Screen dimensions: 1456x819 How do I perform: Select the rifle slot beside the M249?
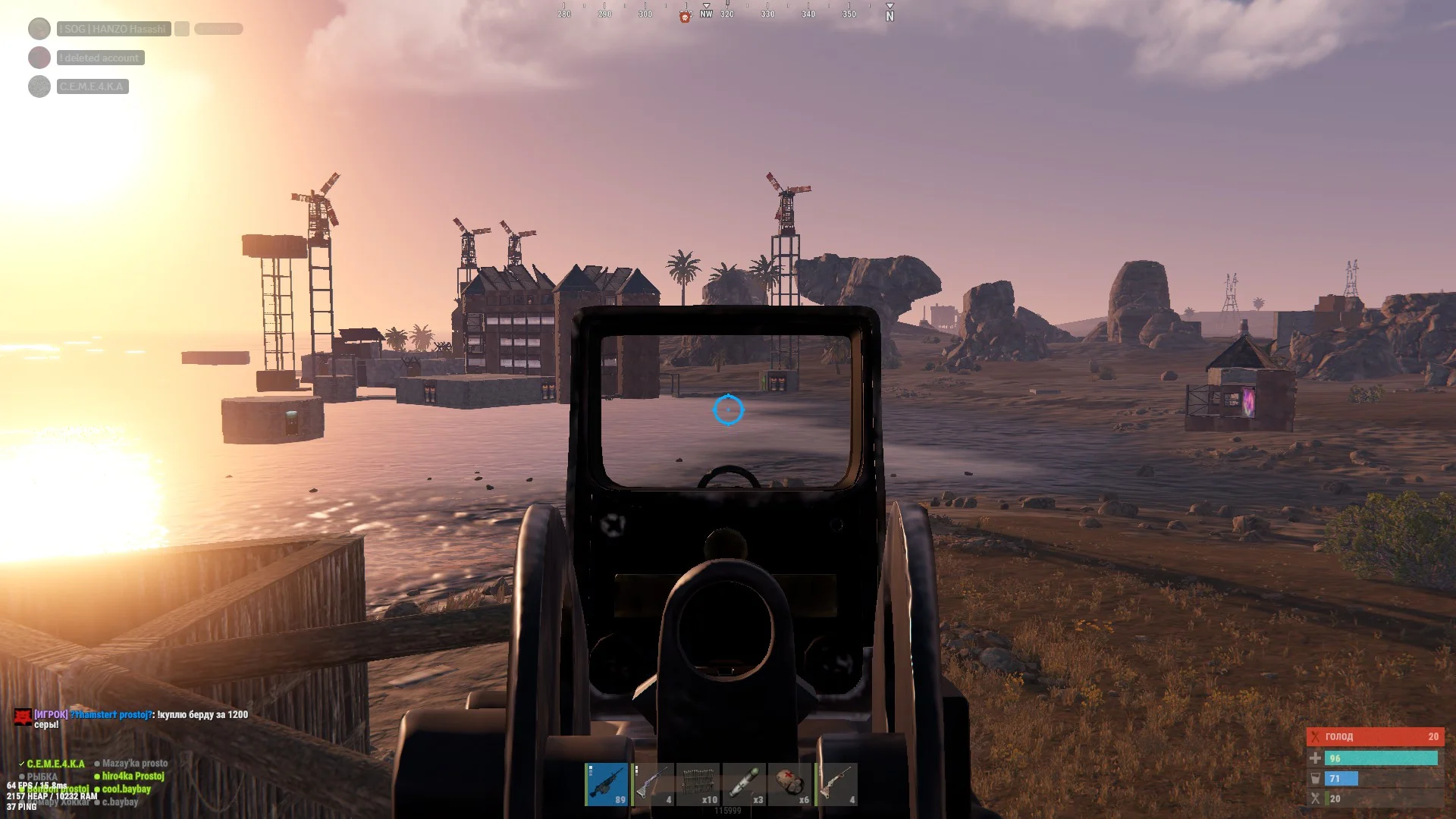tap(653, 784)
